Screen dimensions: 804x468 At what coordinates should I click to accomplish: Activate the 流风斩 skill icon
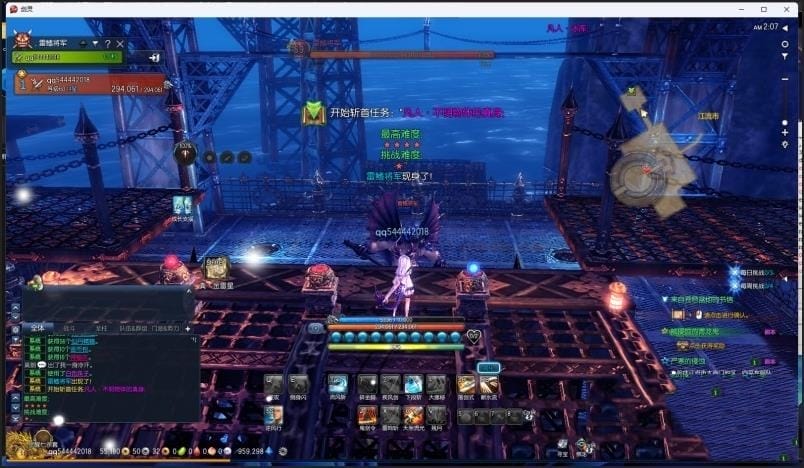point(338,384)
